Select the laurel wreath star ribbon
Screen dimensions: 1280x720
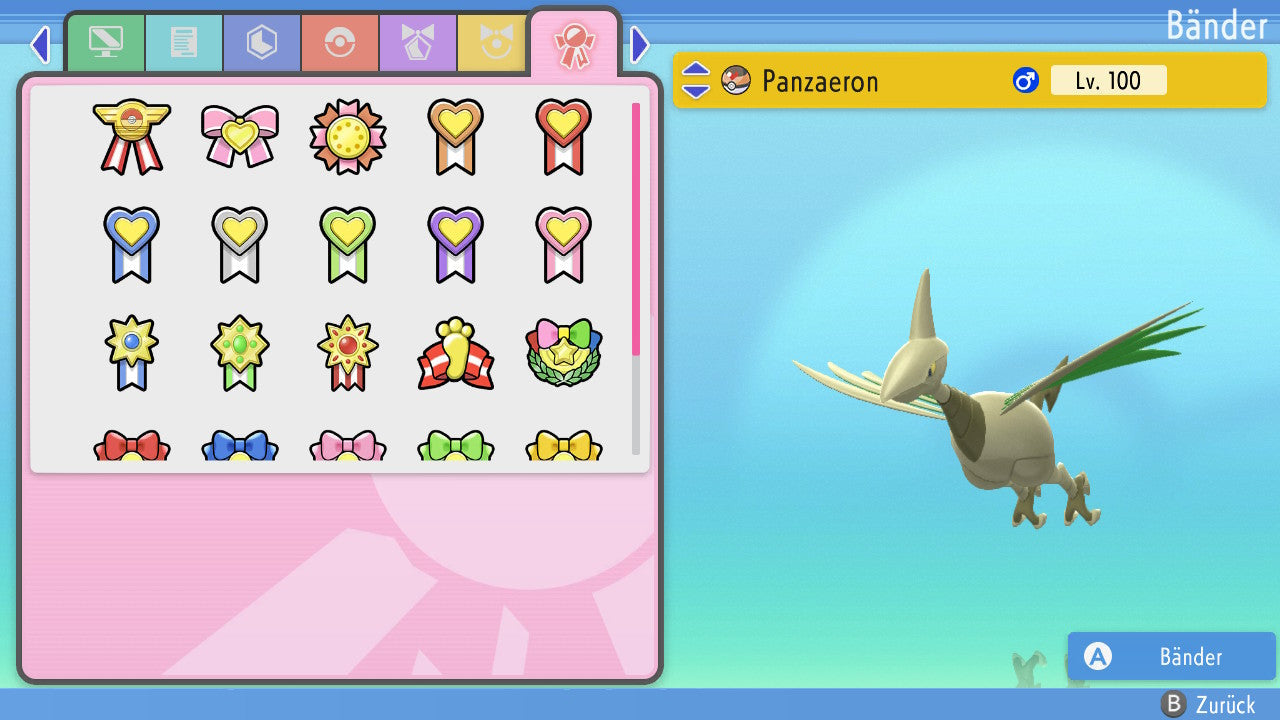564,353
